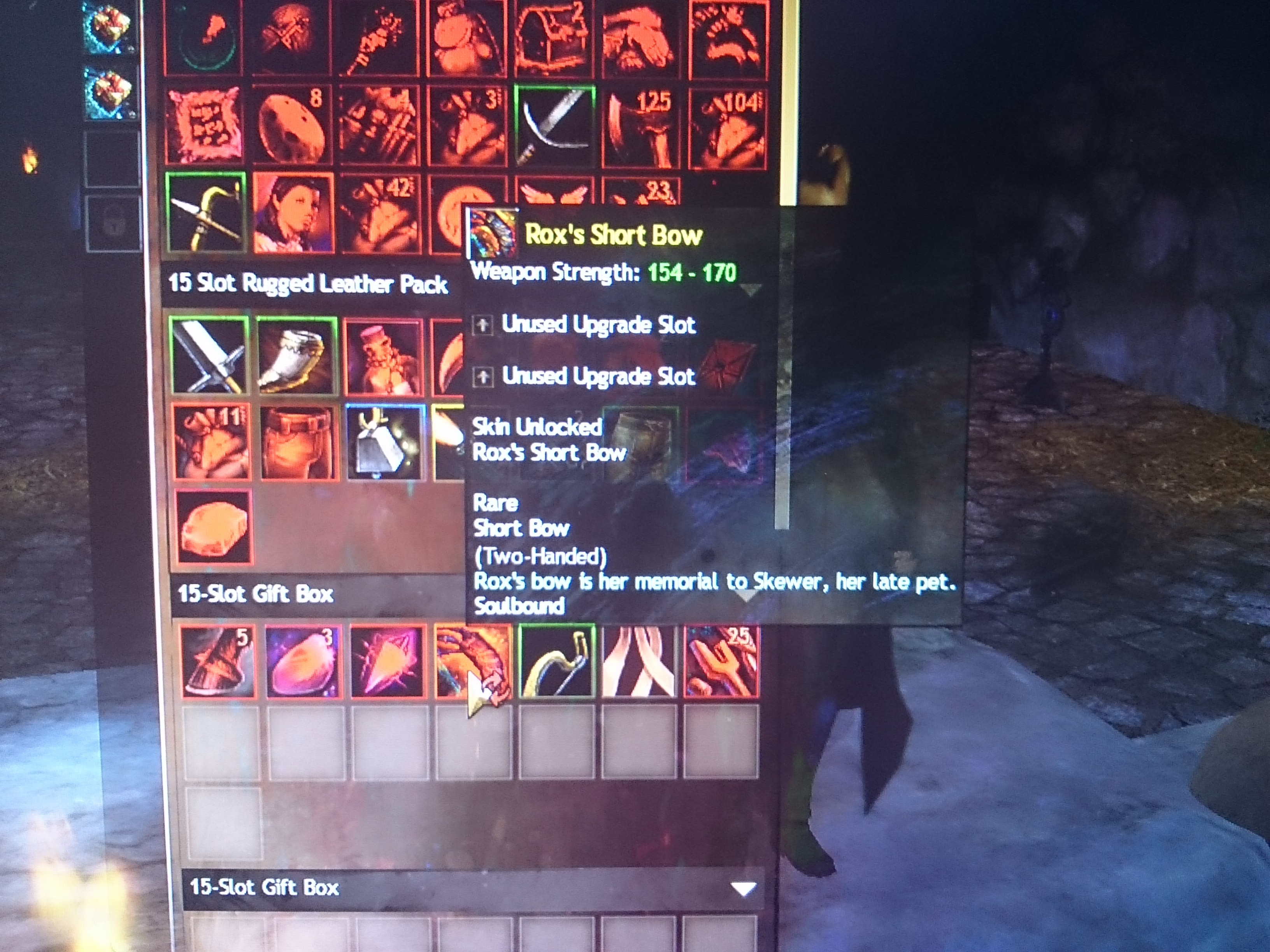1270x952 pixels.
Task: Select the pink pillow item
Action: [x=204, y=125]
